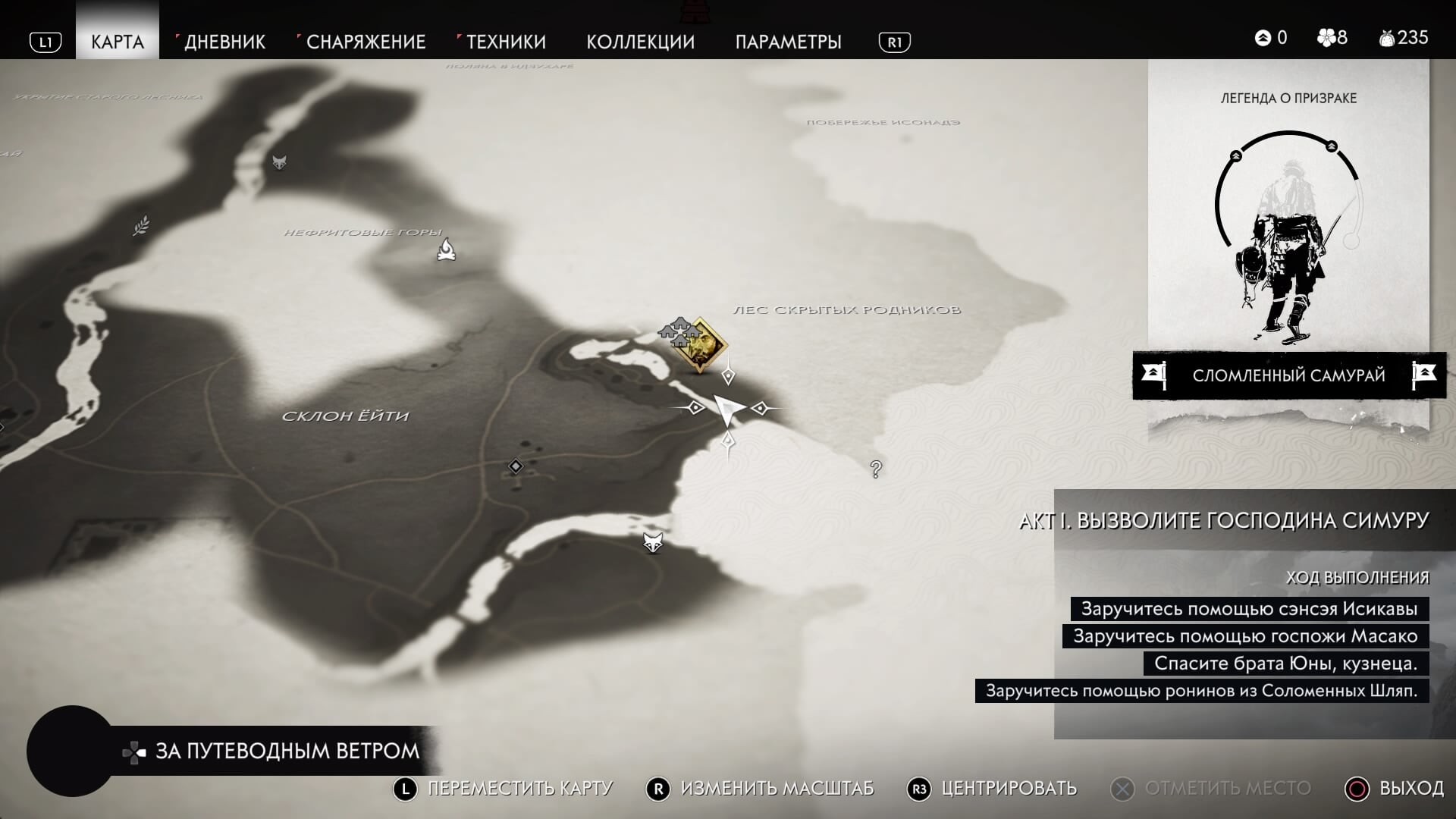Open the Параметры tab

click(788, 42)
